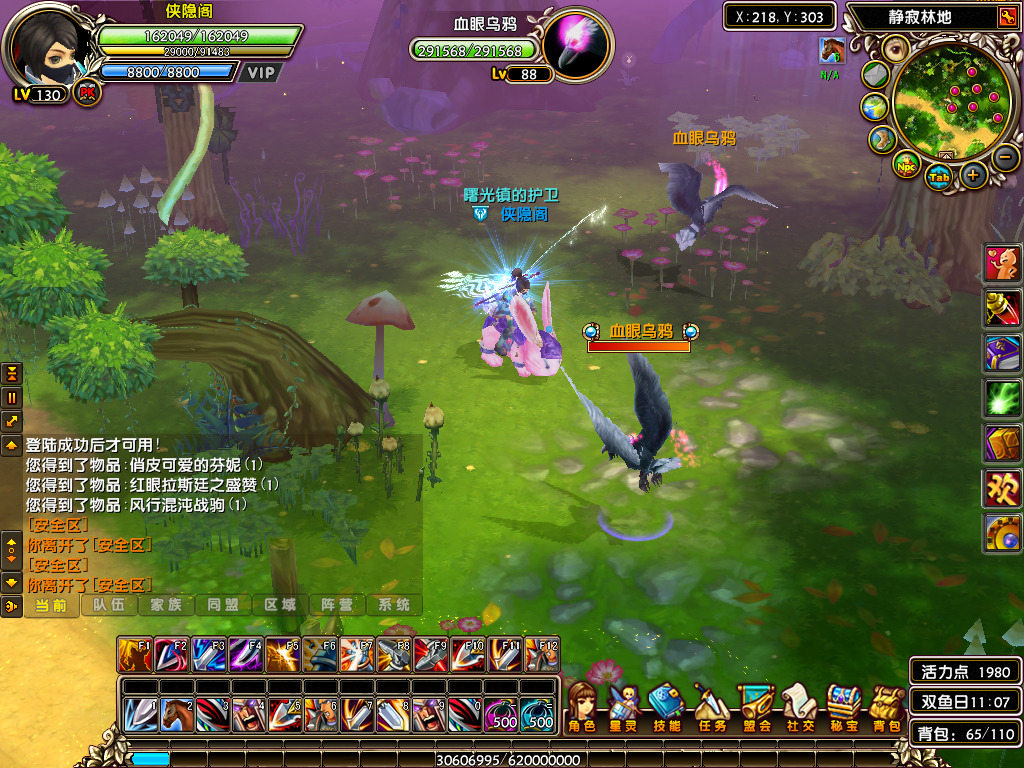Use the horse mount skill in slot 2
Screen dimensions: 1024x768
point(177,716)
